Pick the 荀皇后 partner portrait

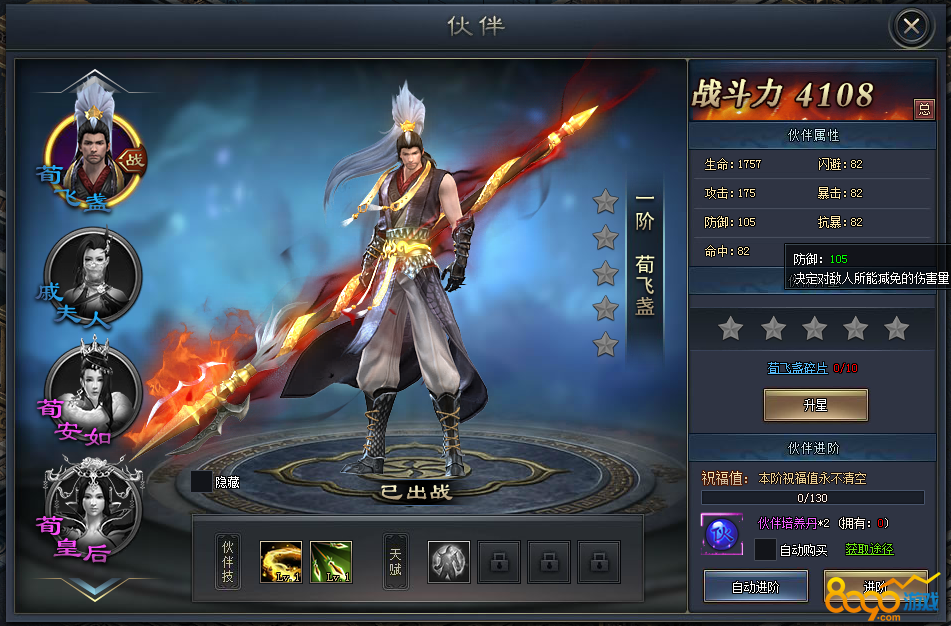[x=94, y=507]
